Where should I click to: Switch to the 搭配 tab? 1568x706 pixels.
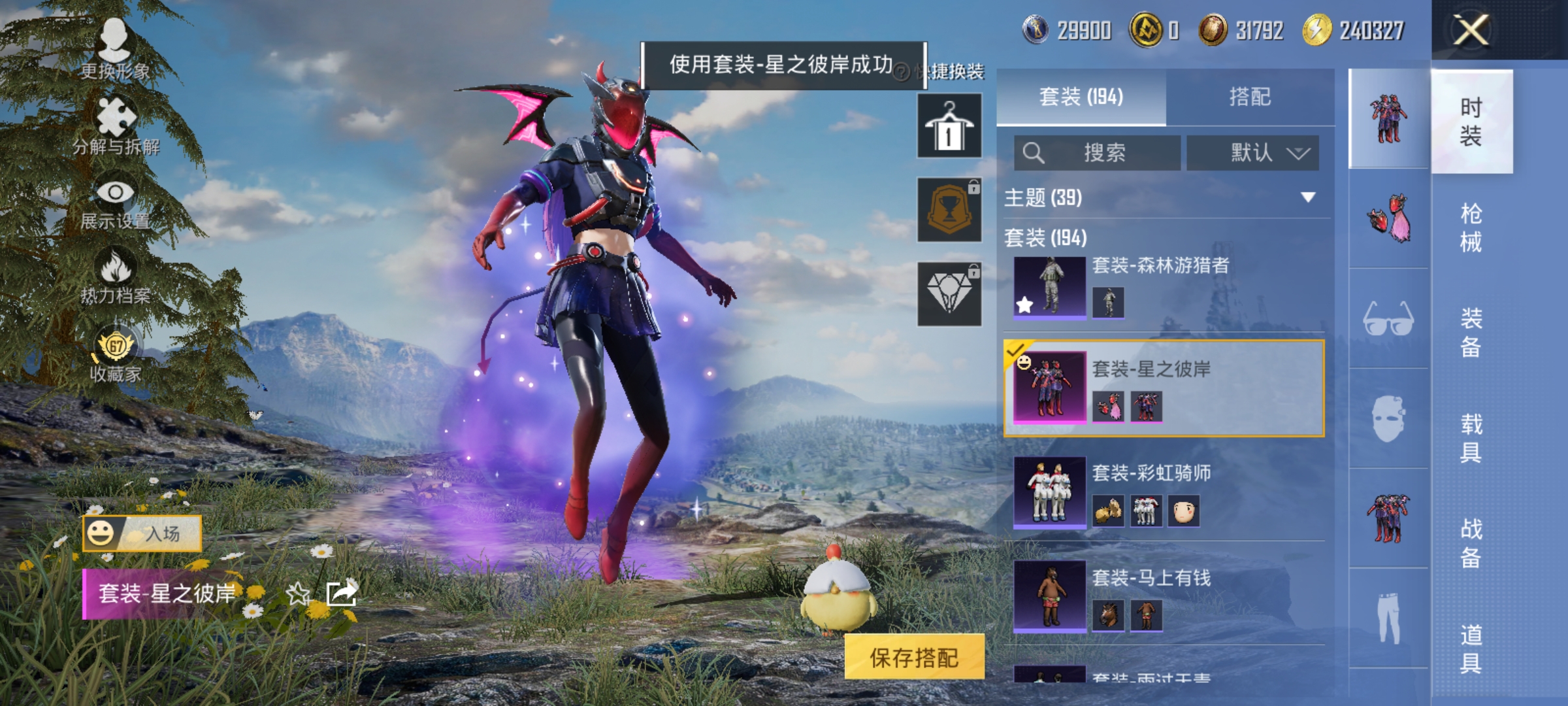pos(1256,97)
